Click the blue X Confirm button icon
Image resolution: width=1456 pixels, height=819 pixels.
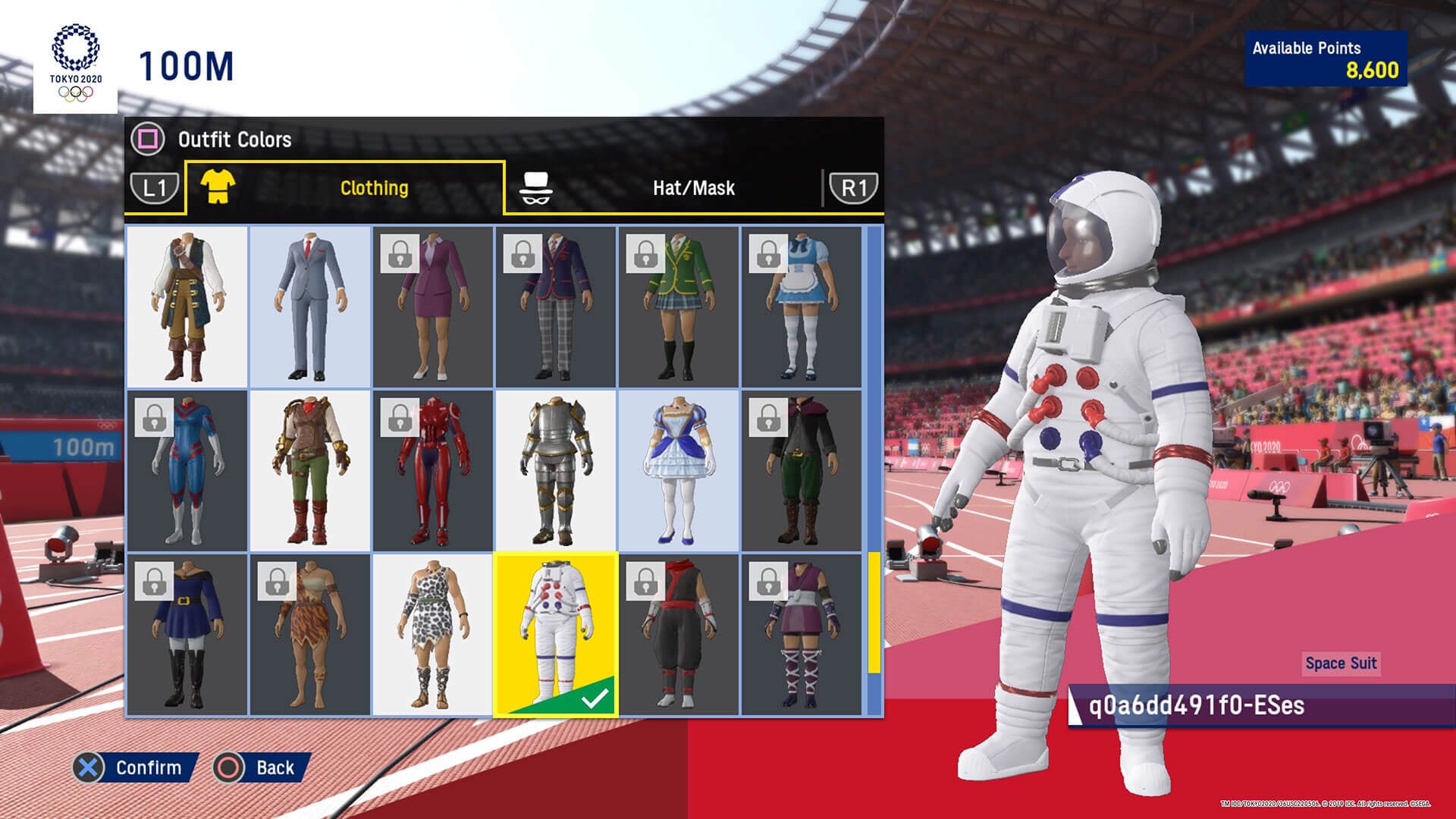(x=89, y=767)
